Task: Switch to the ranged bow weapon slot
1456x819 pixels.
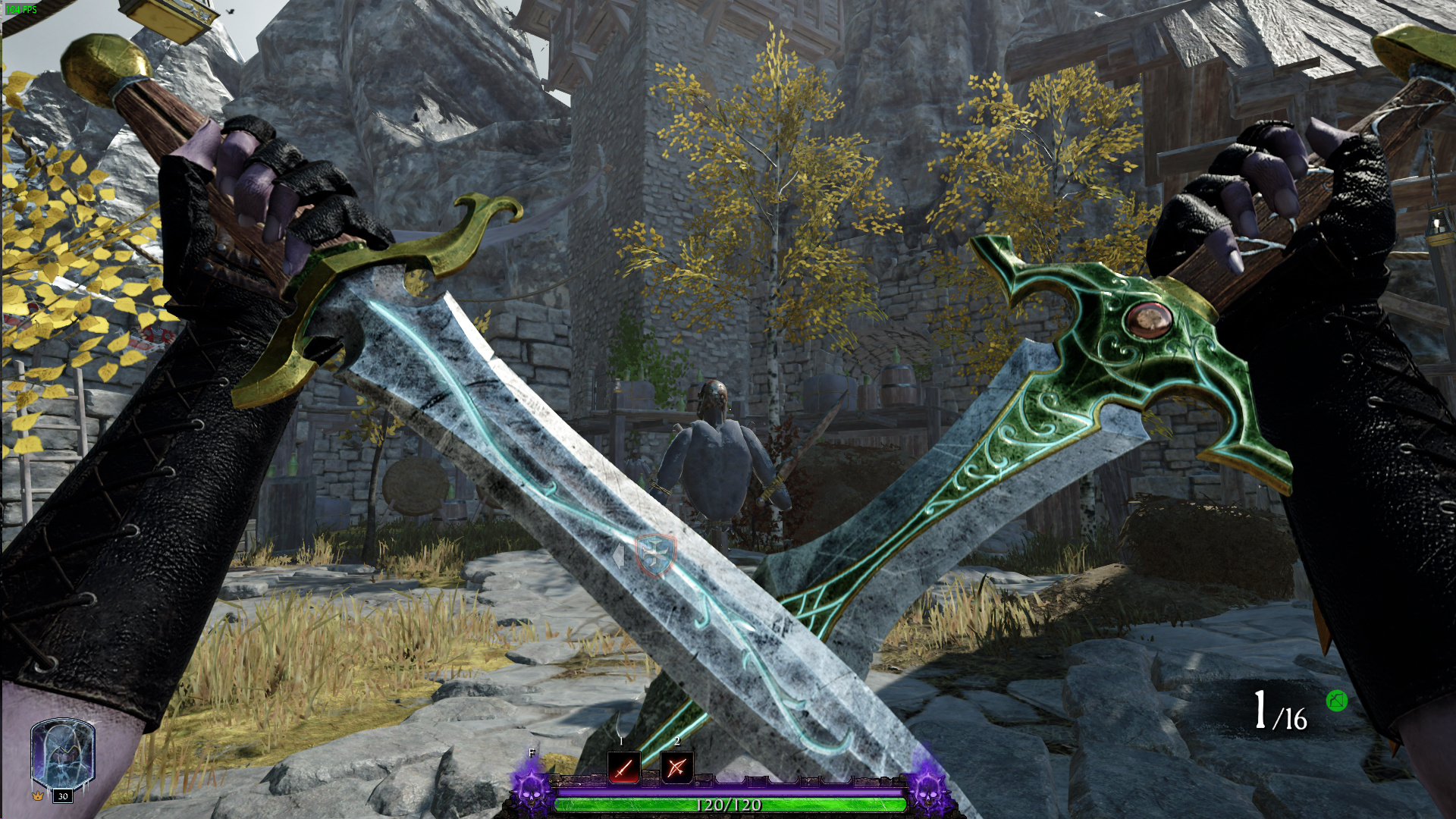Action: click(676, 767)
